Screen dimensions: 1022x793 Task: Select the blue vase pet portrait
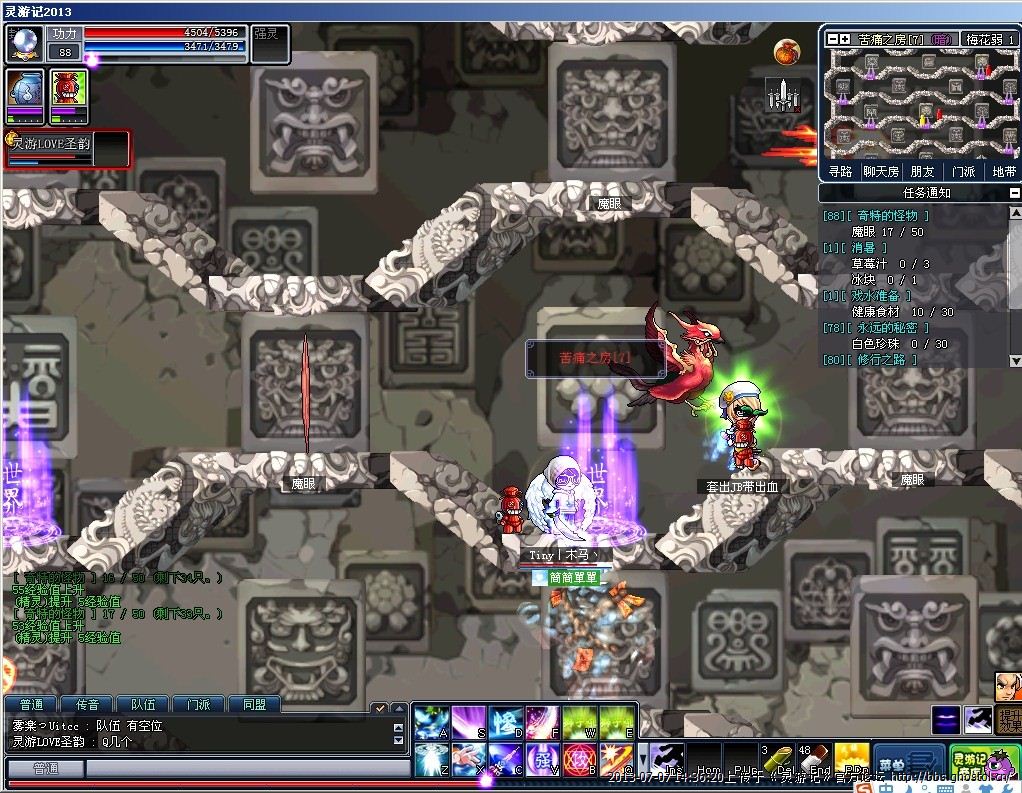[x=25, y=93]
